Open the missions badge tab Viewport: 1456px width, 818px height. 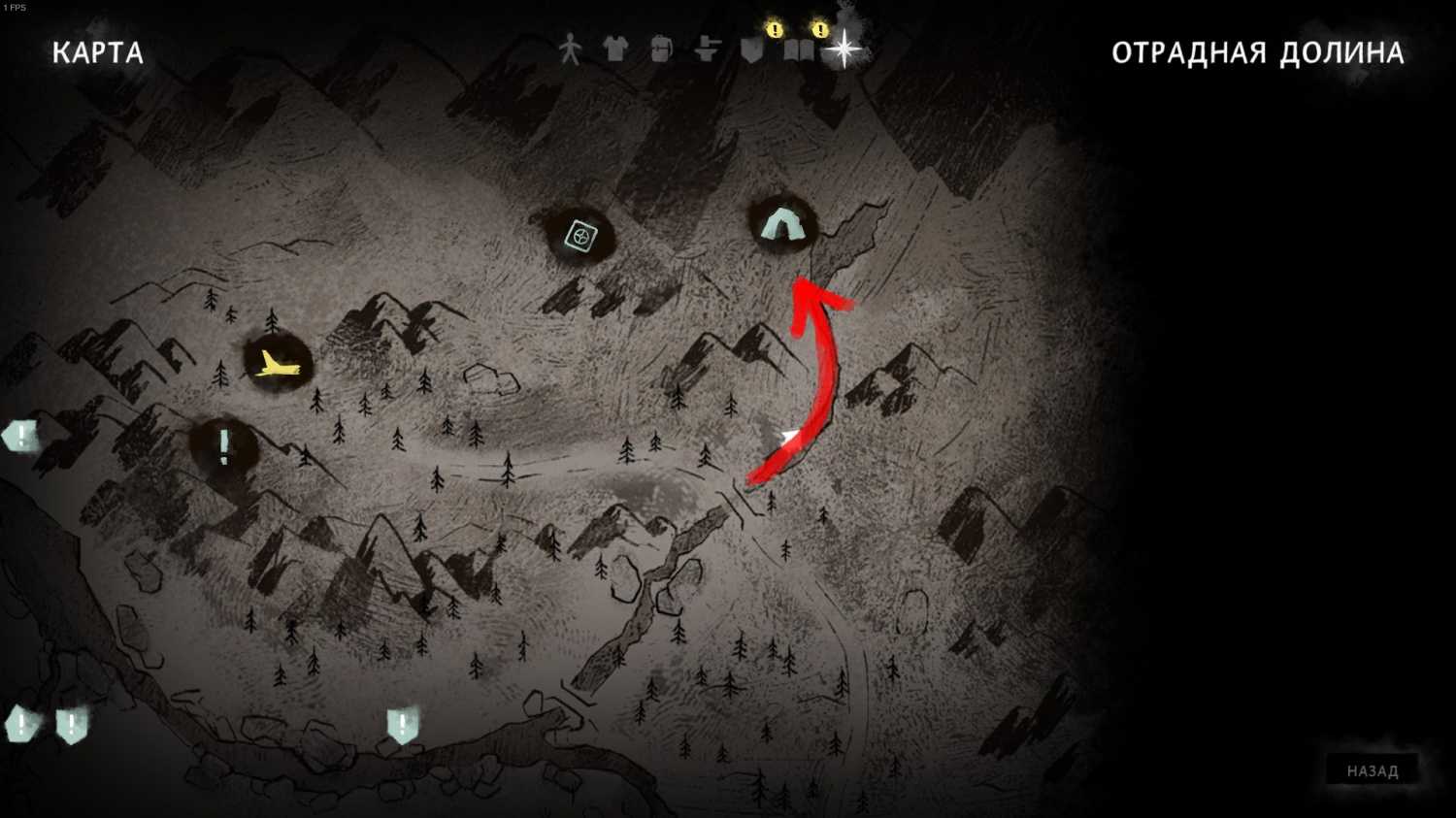(x=753, y=49)
